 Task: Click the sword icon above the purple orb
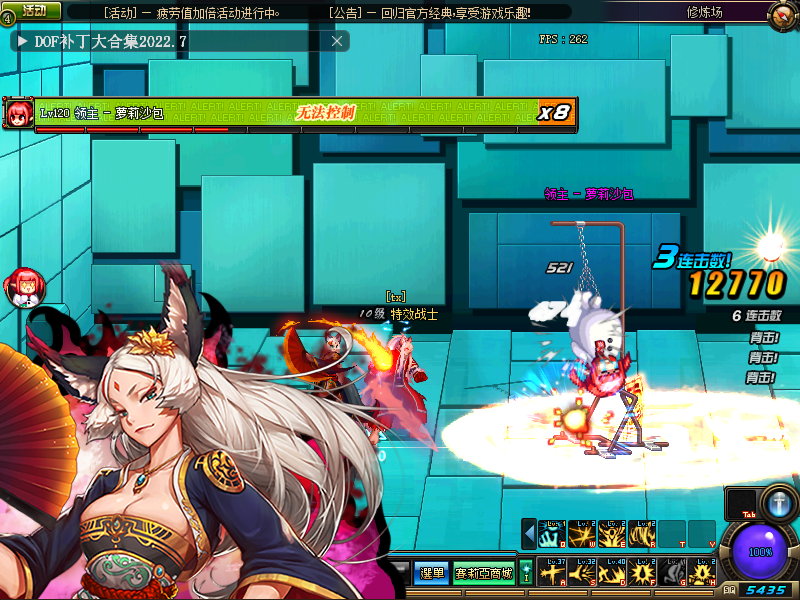click(x=777, y=501)
